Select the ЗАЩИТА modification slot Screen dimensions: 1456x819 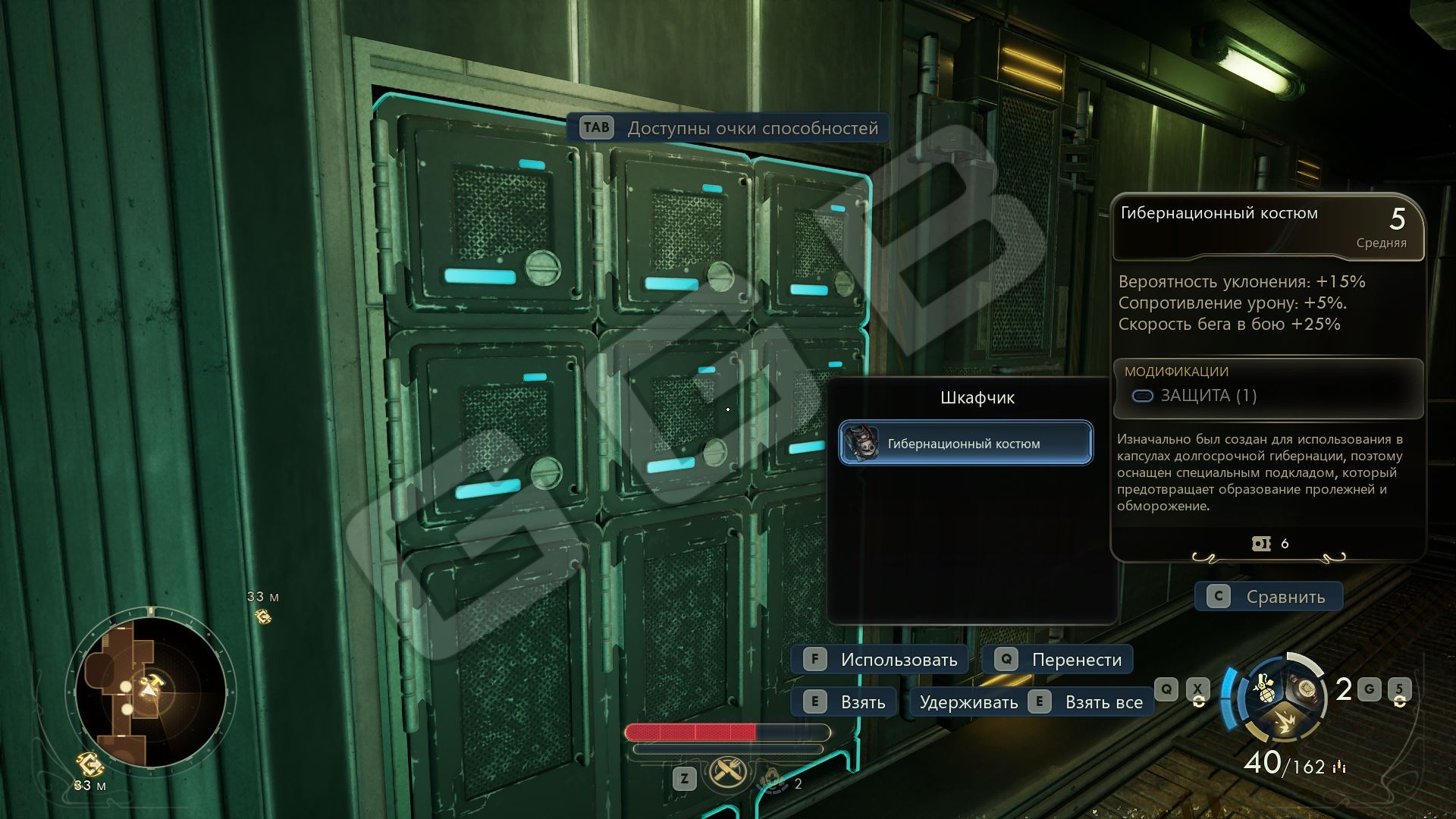point(1194,396)
